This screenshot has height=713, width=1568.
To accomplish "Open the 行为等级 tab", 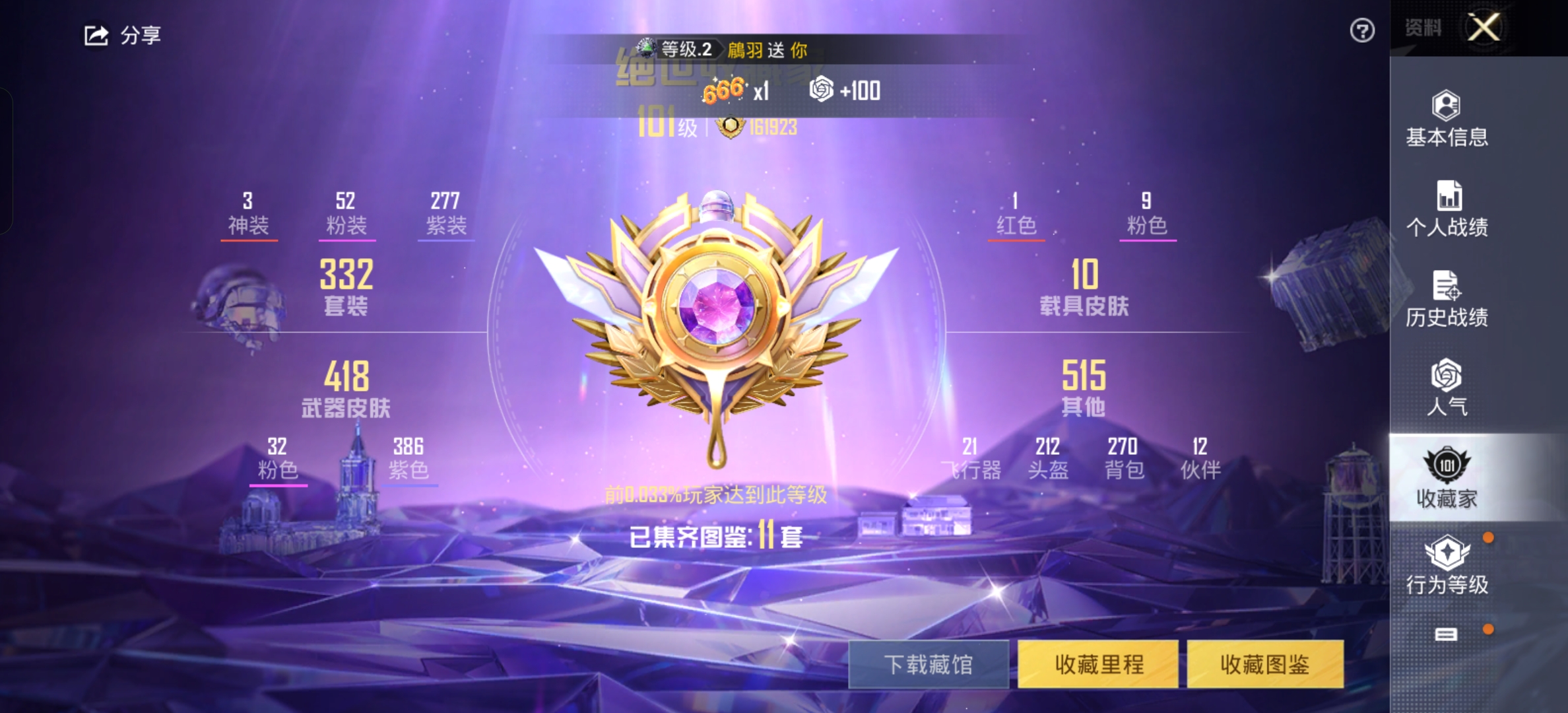I will click(x=1447, y=566).
